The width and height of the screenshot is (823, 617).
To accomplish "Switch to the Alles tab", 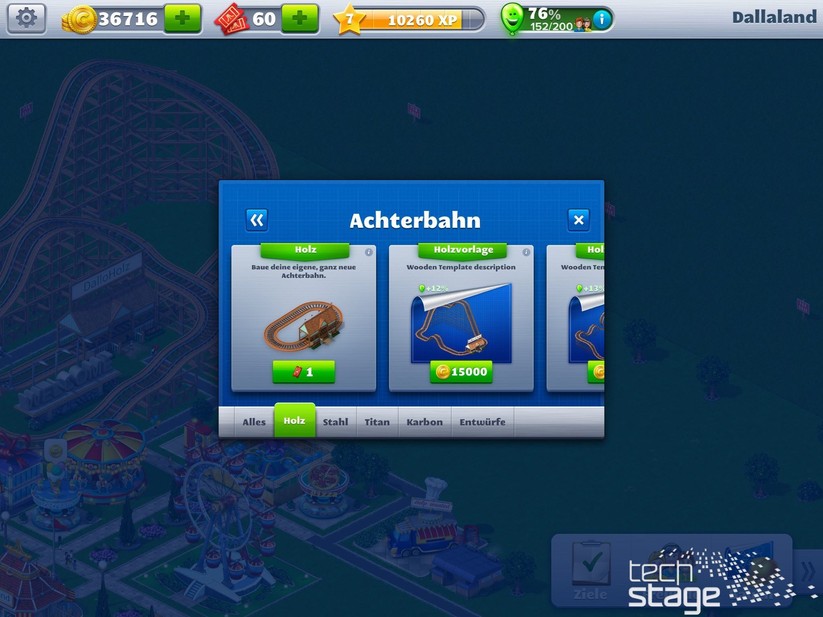I will (x=254, y=422).
